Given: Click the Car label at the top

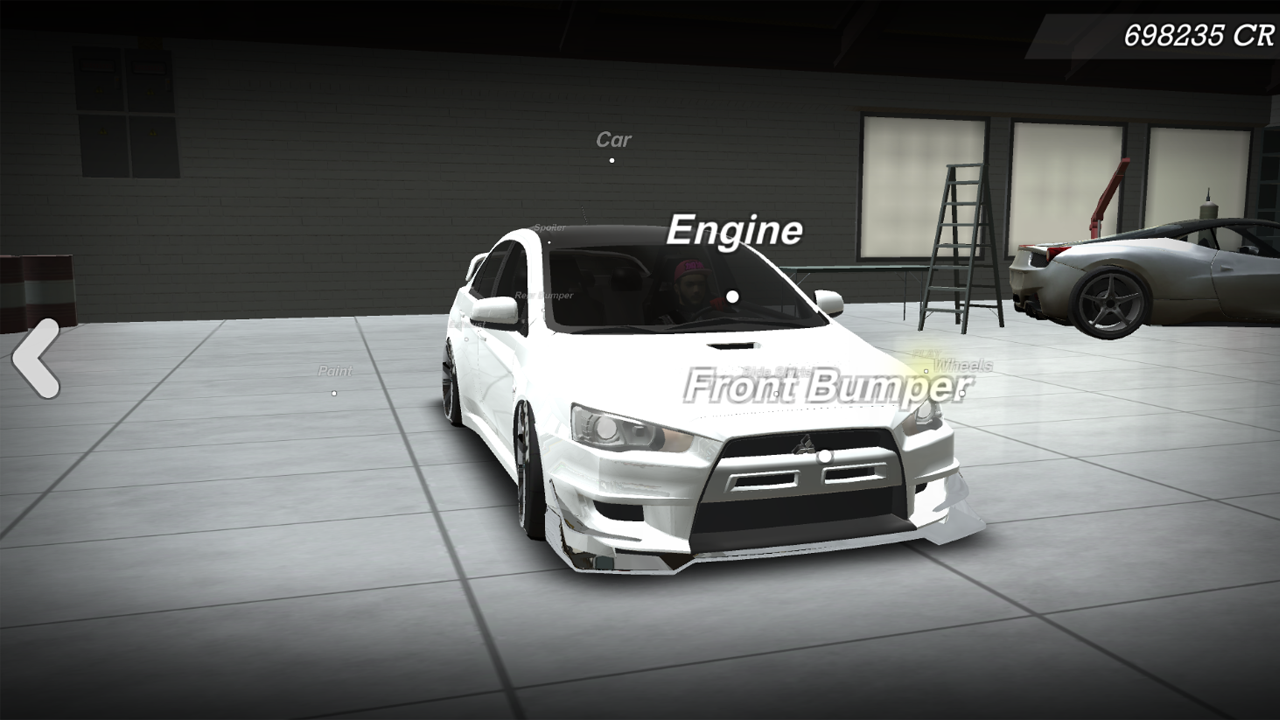Looking at the screenshot, I should [x=613, y=139].
